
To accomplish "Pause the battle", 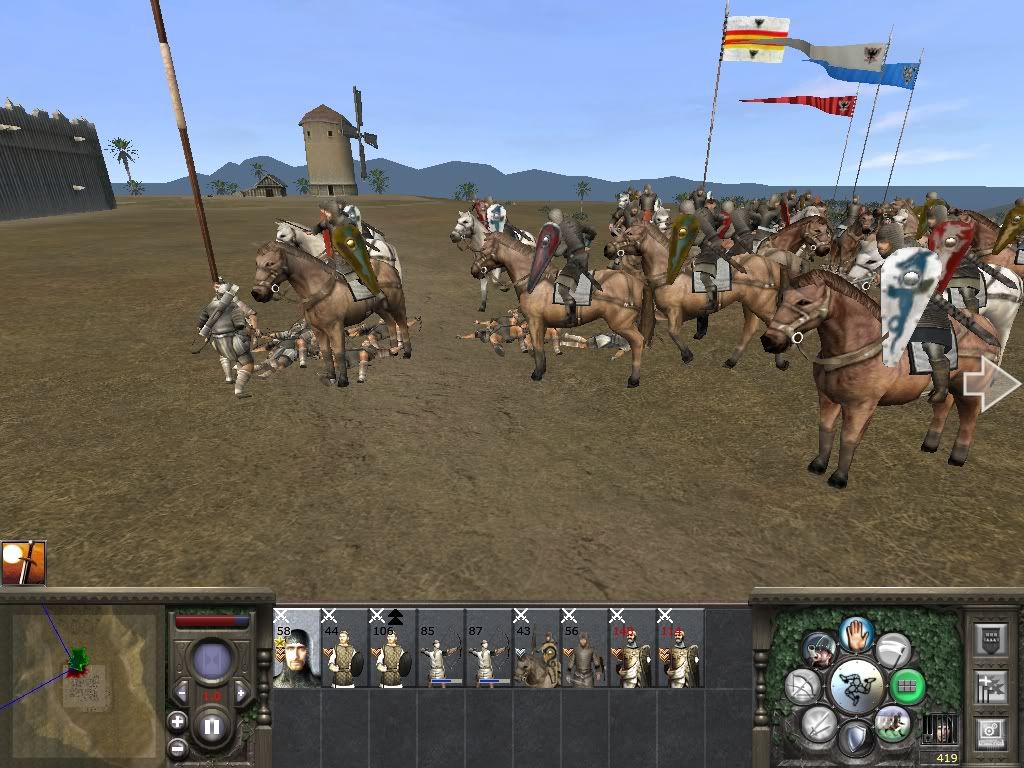I will click(212, 726).
